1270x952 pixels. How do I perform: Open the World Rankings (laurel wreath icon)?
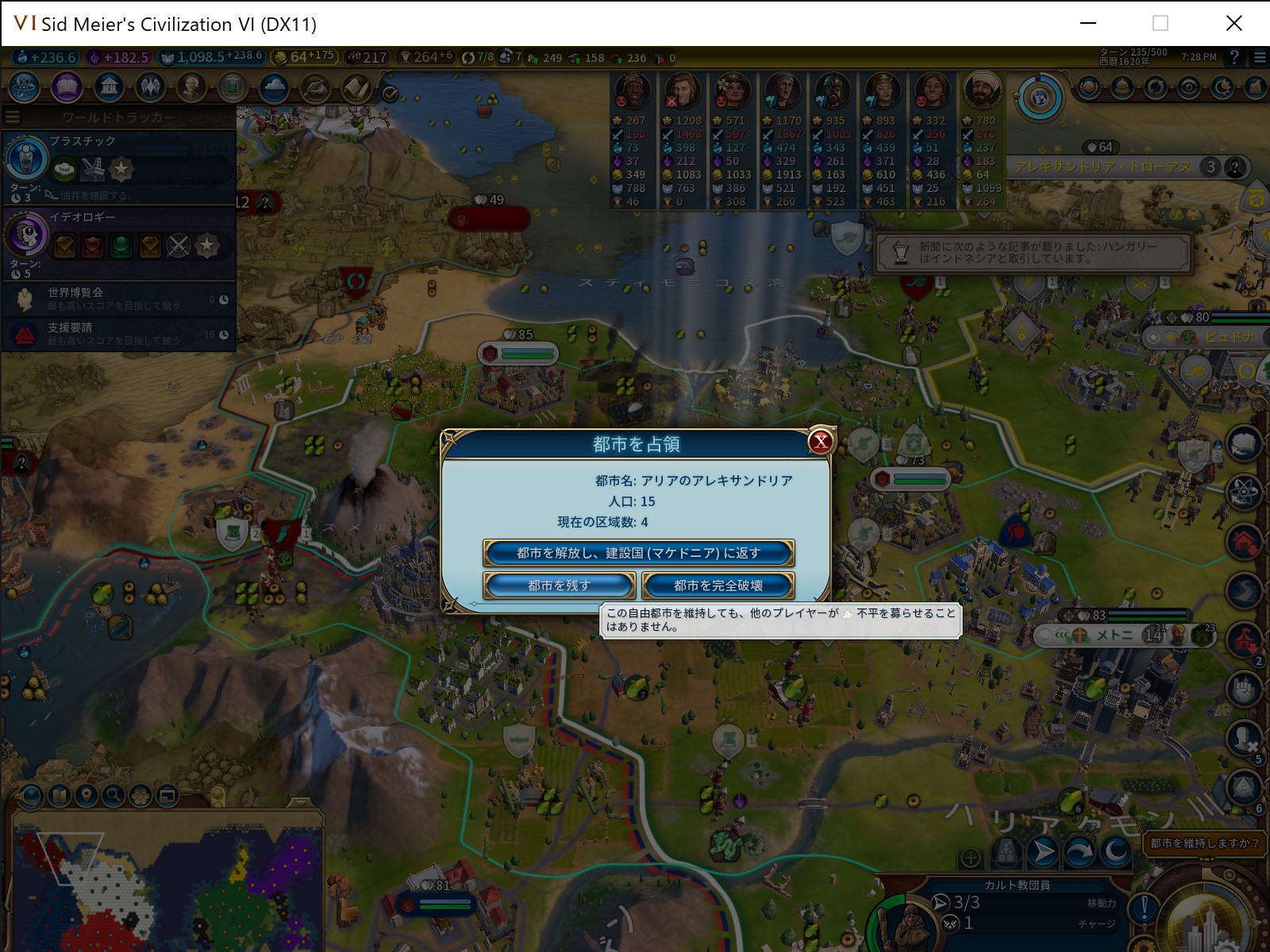point(1088,86)
